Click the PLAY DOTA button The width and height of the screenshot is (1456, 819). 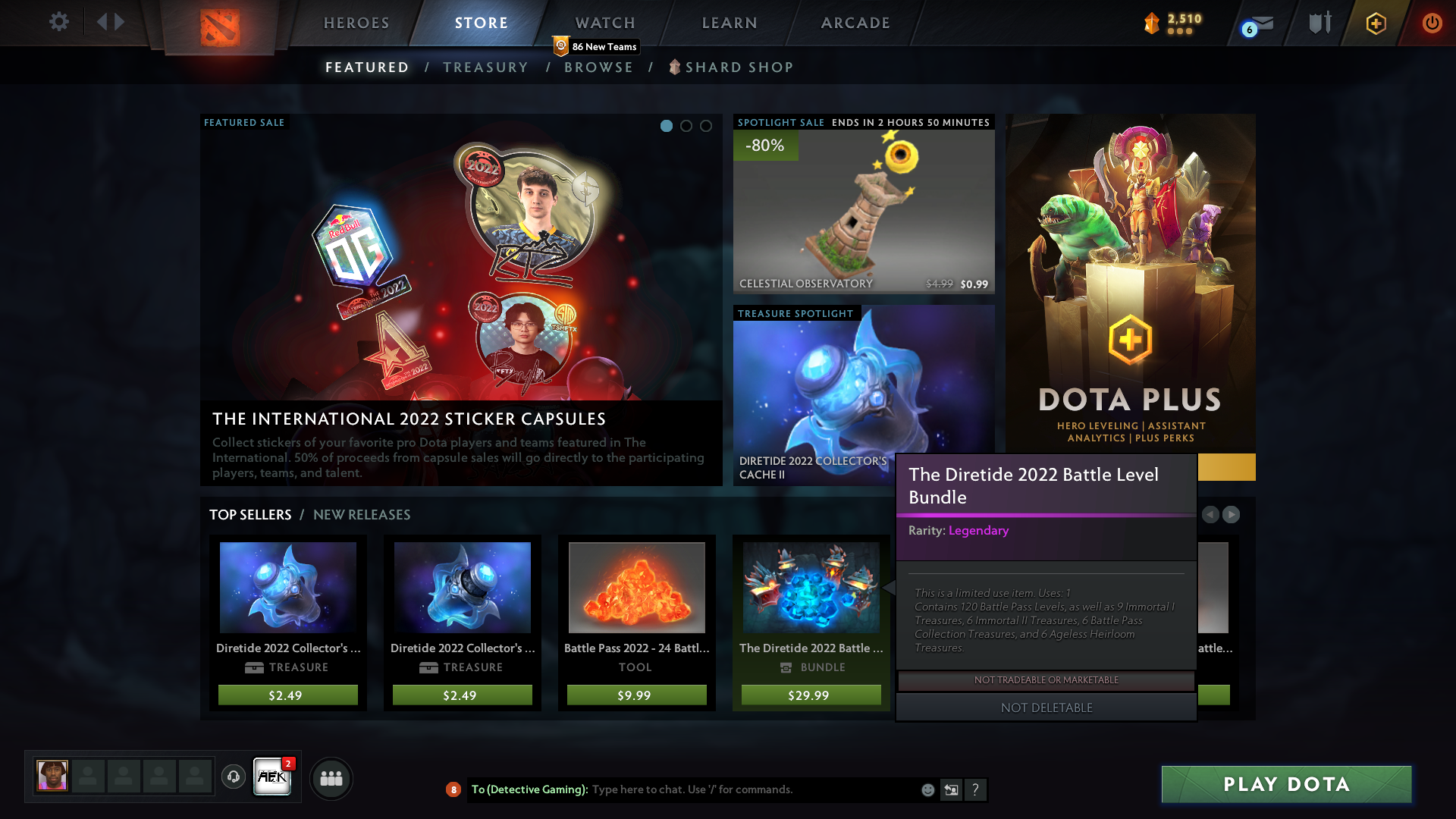1285,784
